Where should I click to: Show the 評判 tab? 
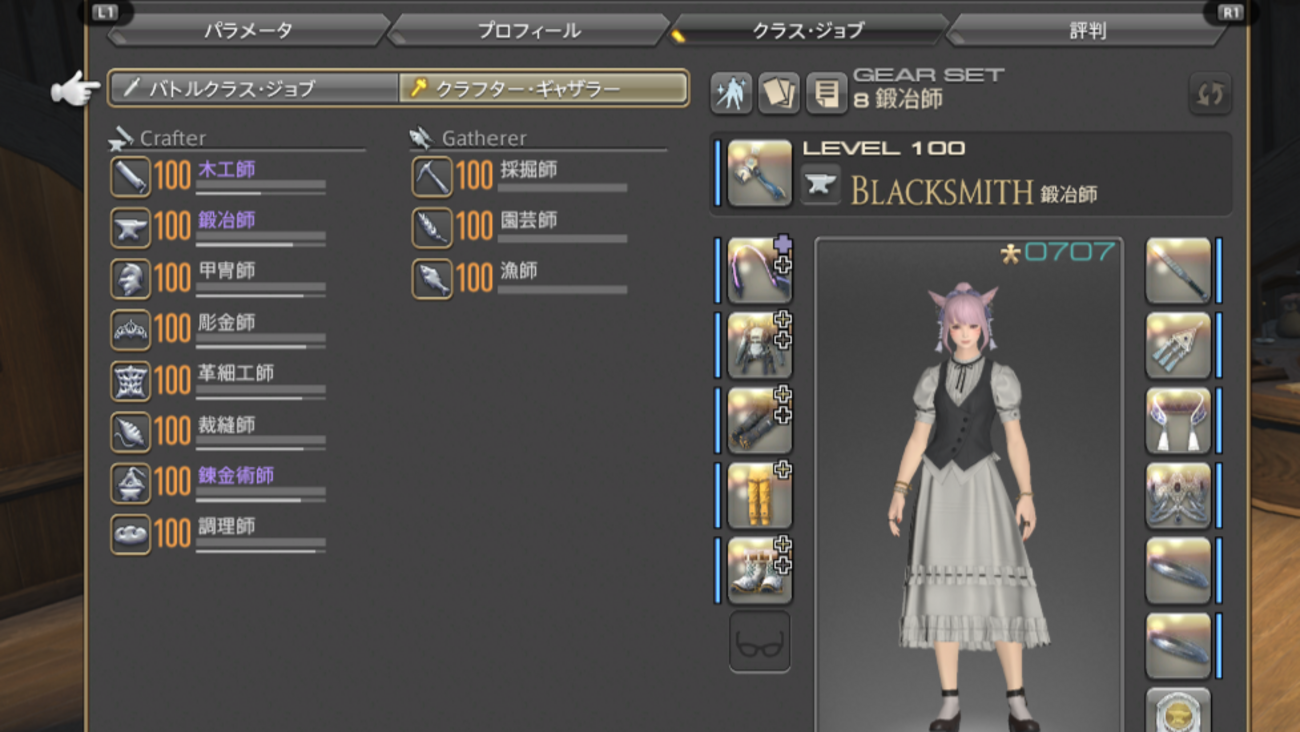(1087, 30)
